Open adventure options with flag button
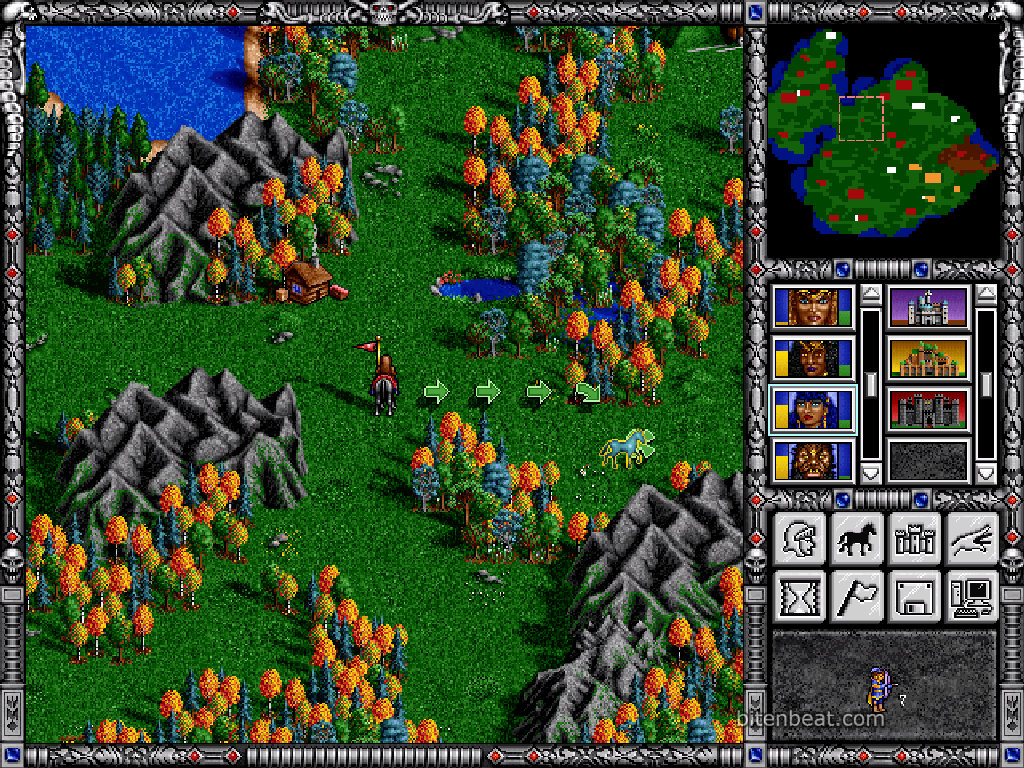1024x768 pixels. pos(858,597)
